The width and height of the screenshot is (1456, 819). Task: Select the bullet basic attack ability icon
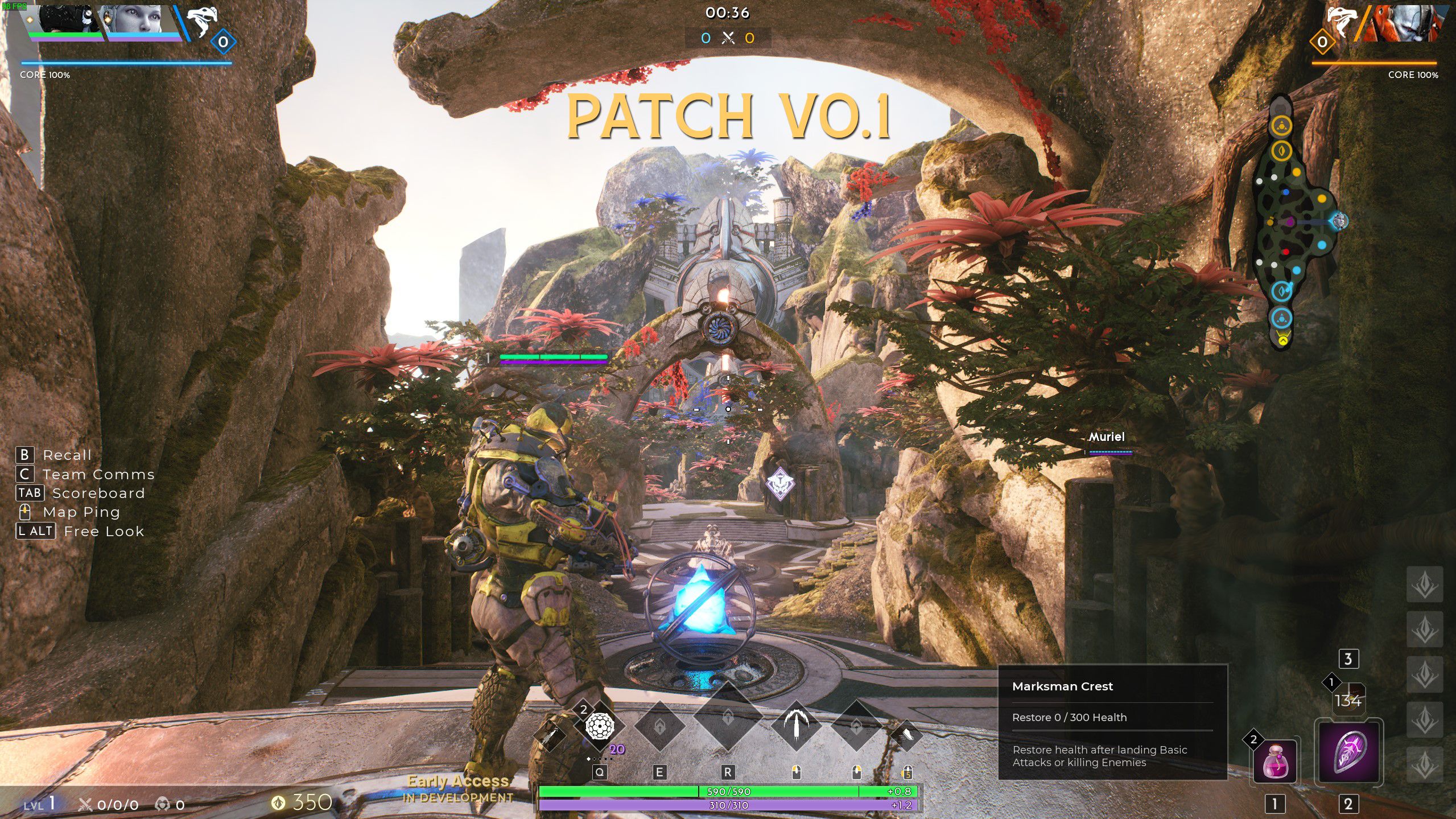[x=797, y=725]
